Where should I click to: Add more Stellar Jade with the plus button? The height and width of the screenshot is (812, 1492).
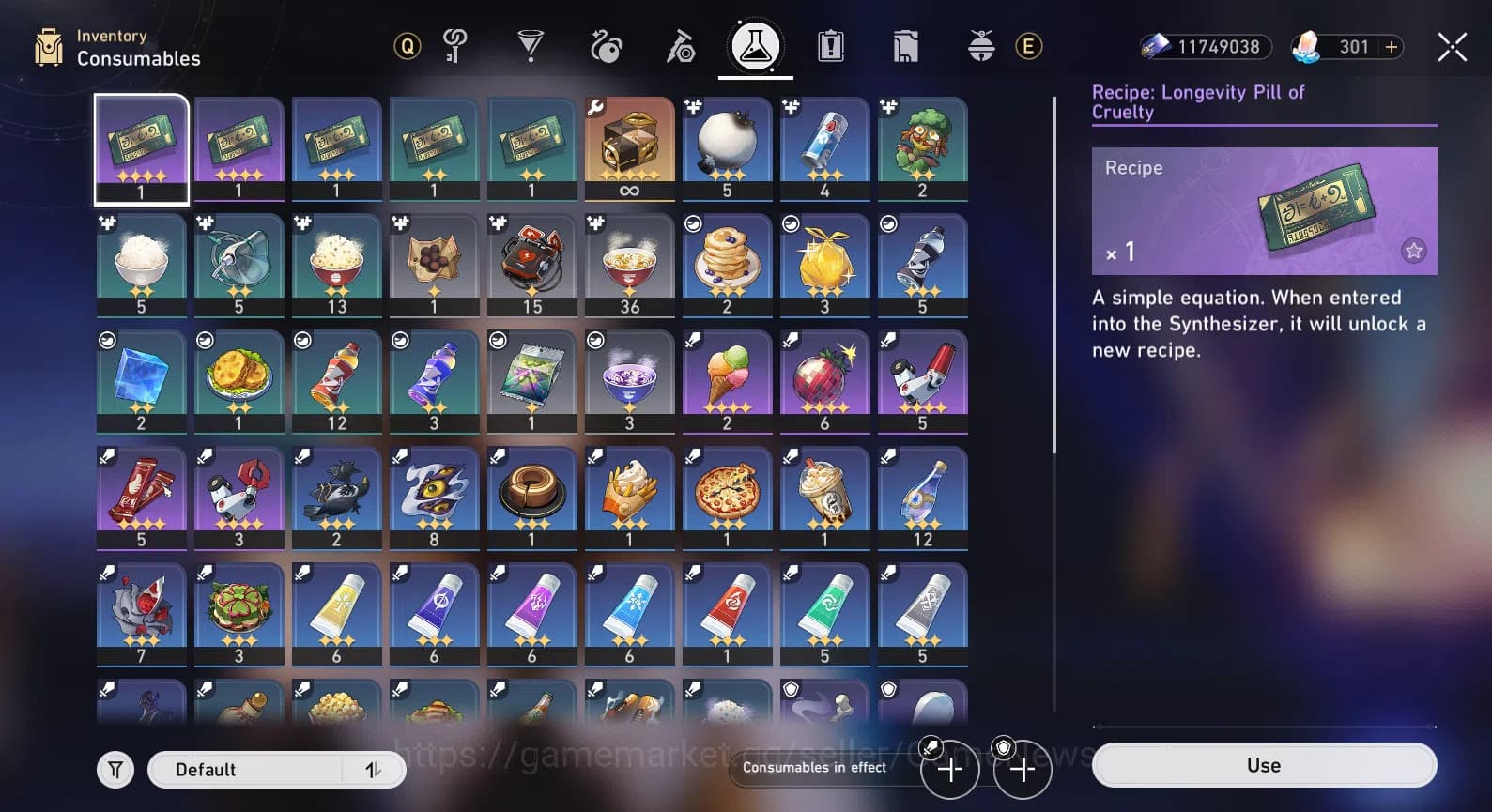click(x=1392, y=47)
